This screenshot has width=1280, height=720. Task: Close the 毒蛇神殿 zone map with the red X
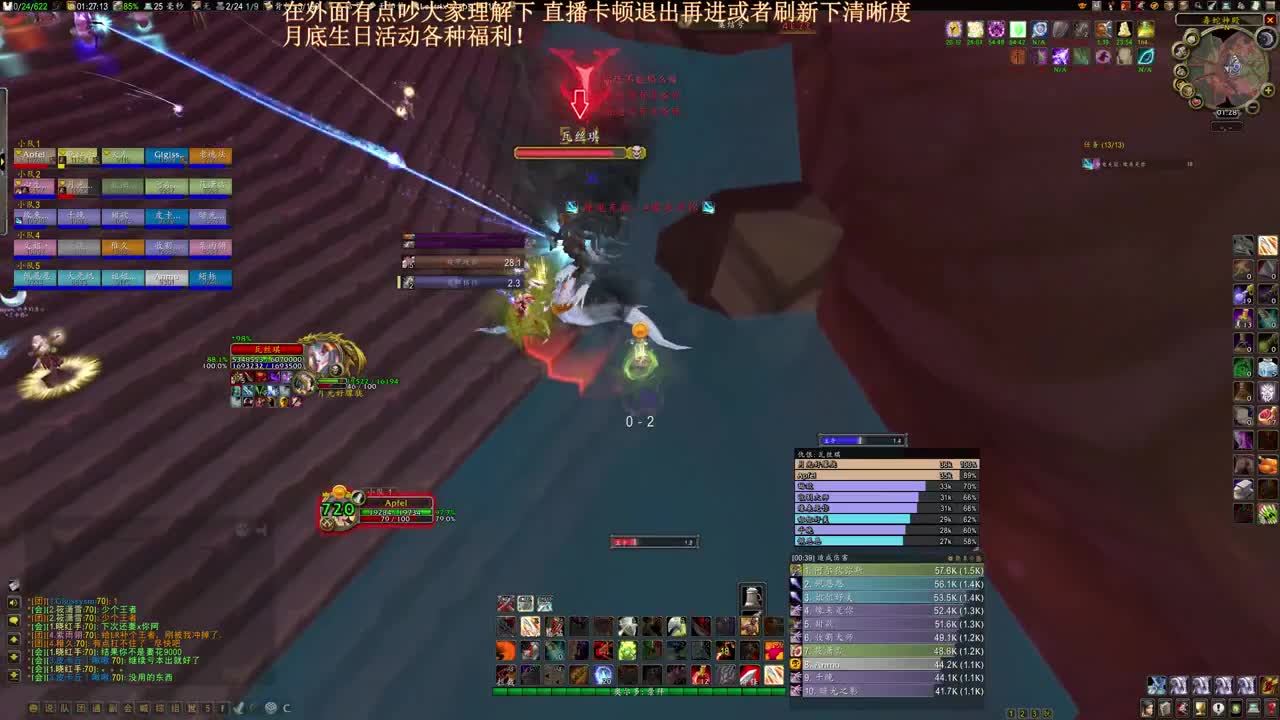pyautogui.click(x=1269, y=19)
